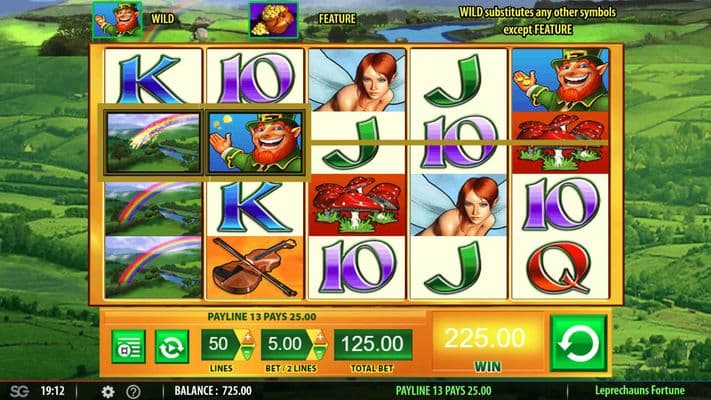This screenshot has width=711, height=400.
Task: Open the settings gear icon
Action: pyautogui.click(x=108, y=391)
